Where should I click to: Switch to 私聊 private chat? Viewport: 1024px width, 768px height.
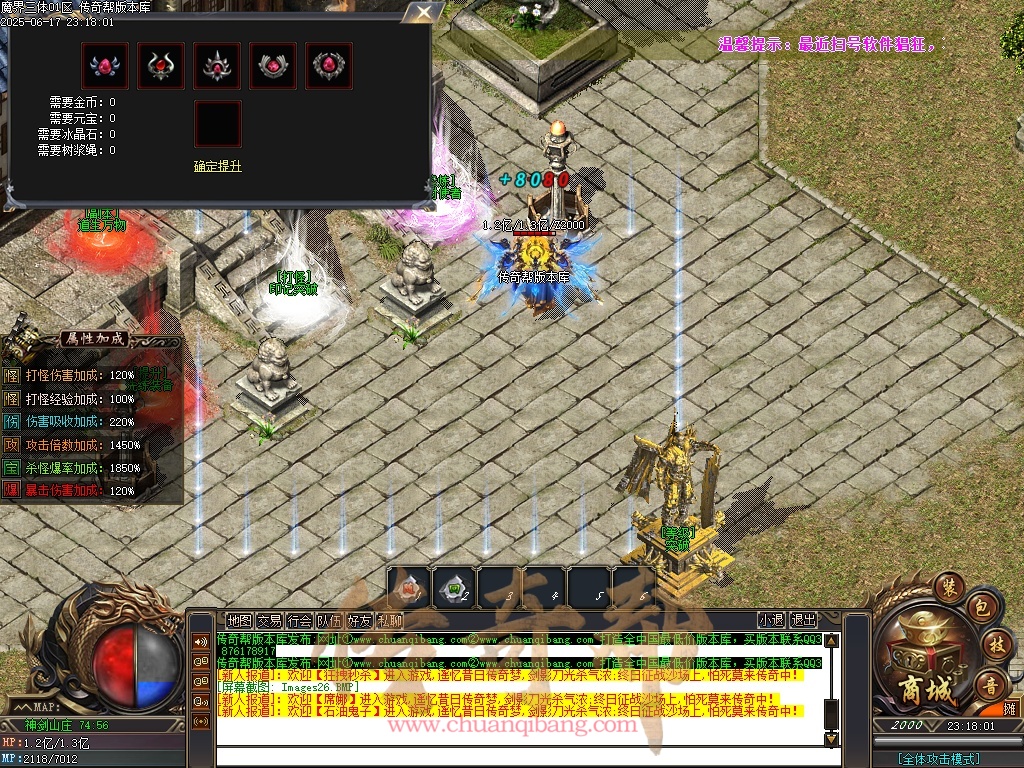tap(389, 620)
